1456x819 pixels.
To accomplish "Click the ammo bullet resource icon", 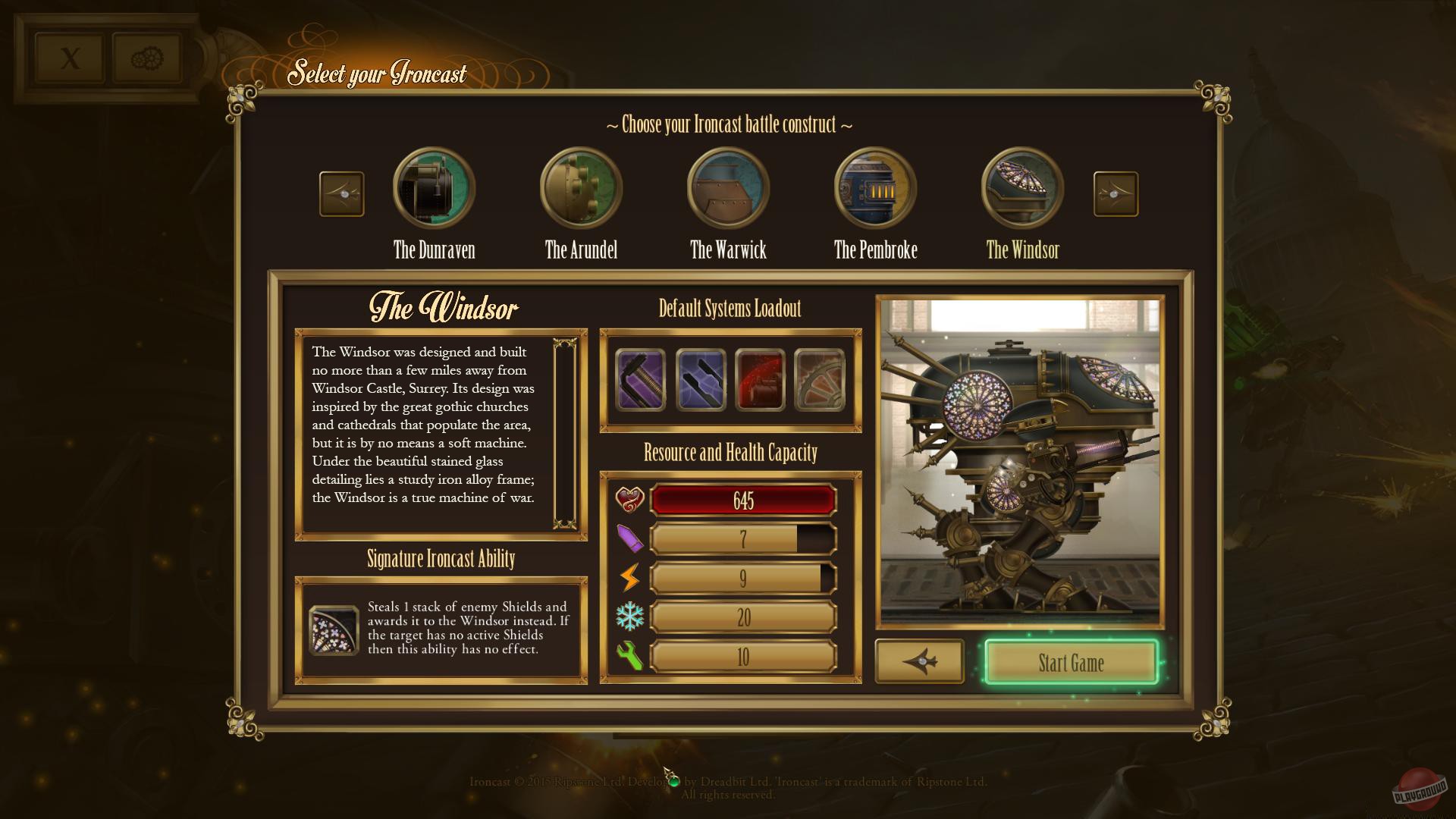I will click(x=630, y=539).
